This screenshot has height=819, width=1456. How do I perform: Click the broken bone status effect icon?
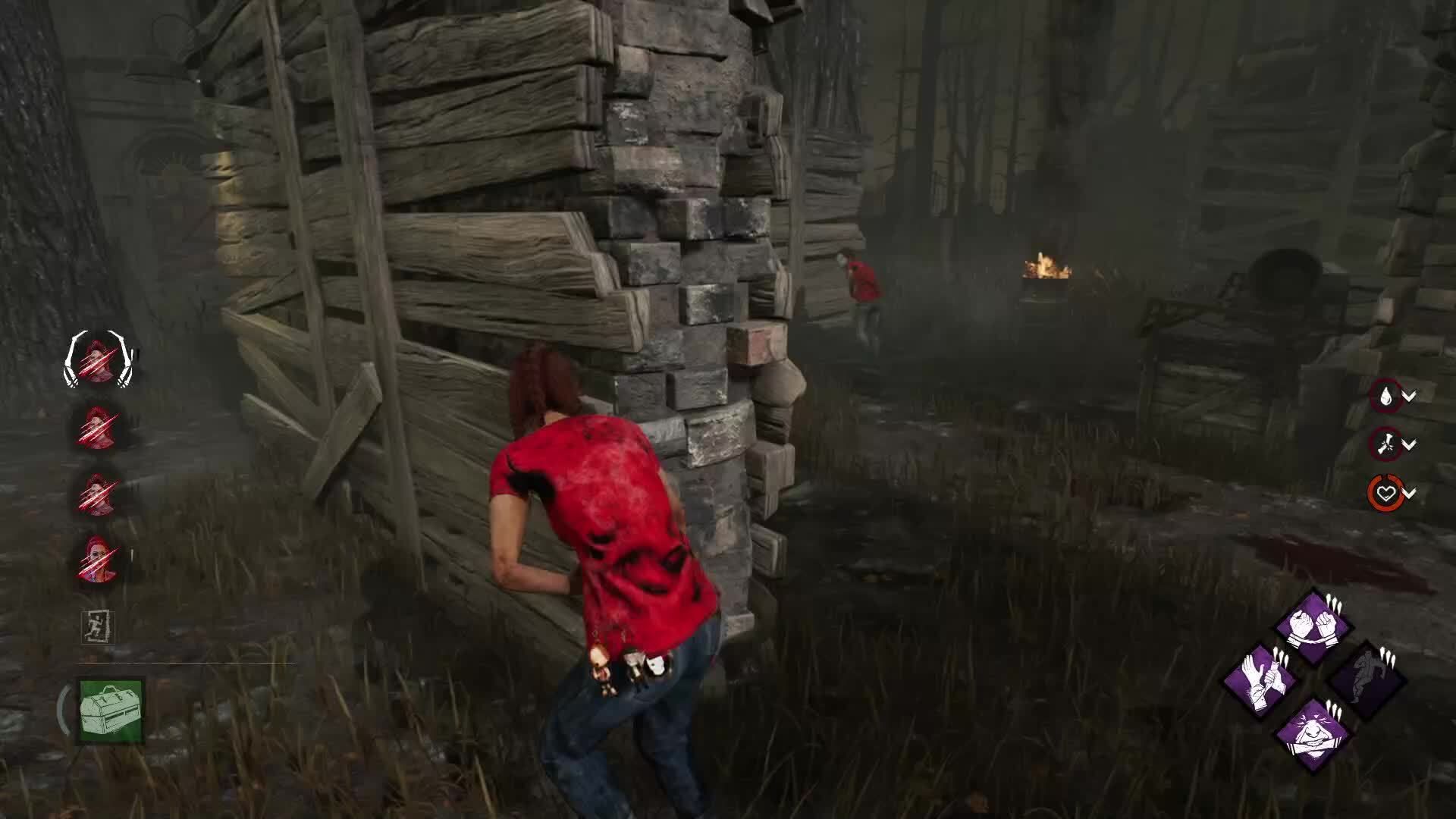[x=1386, y=444]
